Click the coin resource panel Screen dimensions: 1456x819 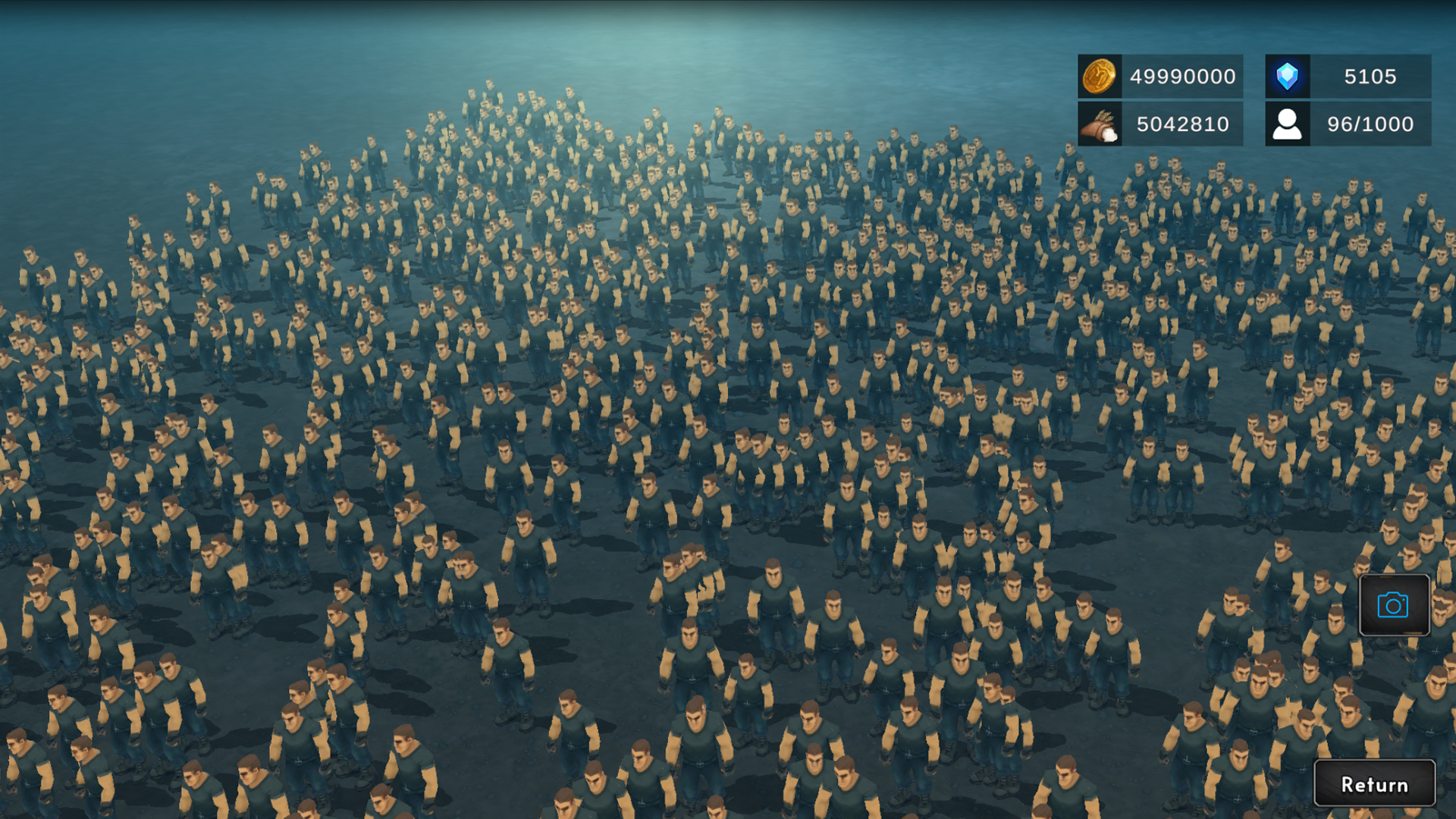pyautogui.click(x=1159, y=76)
